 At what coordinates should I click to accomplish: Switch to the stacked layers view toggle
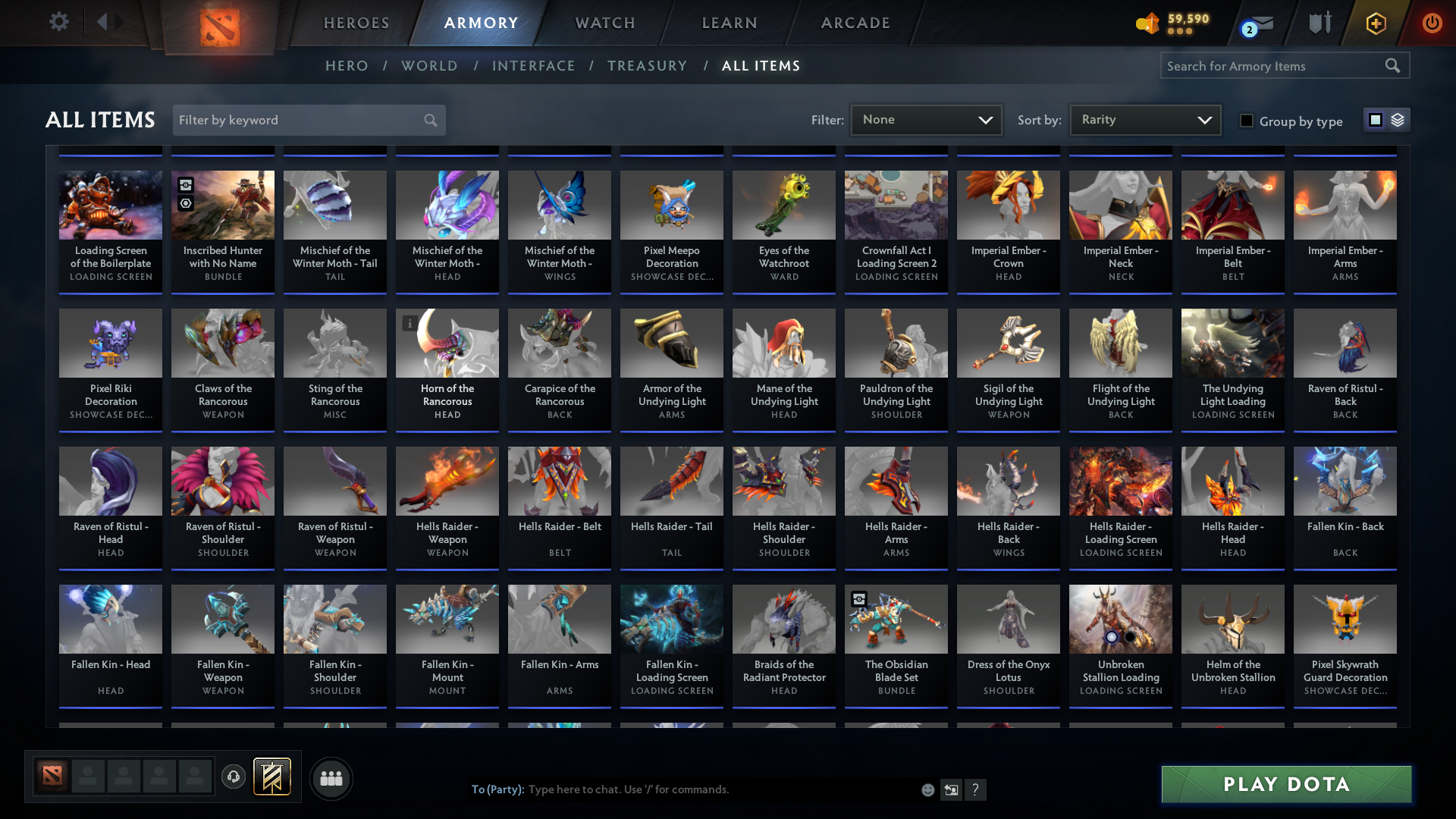pos(1398,119)
